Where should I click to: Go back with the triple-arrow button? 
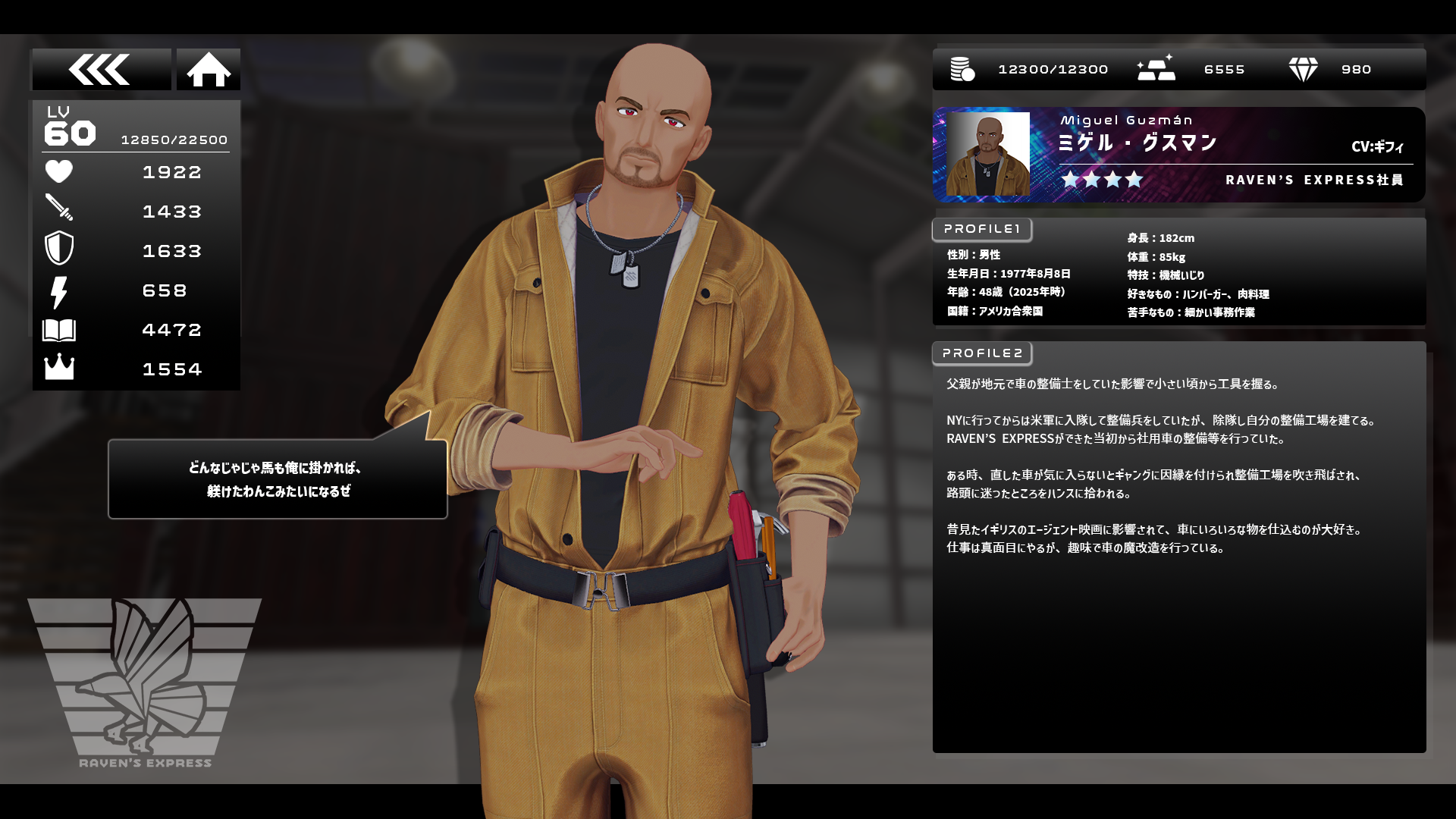point(101,70)
